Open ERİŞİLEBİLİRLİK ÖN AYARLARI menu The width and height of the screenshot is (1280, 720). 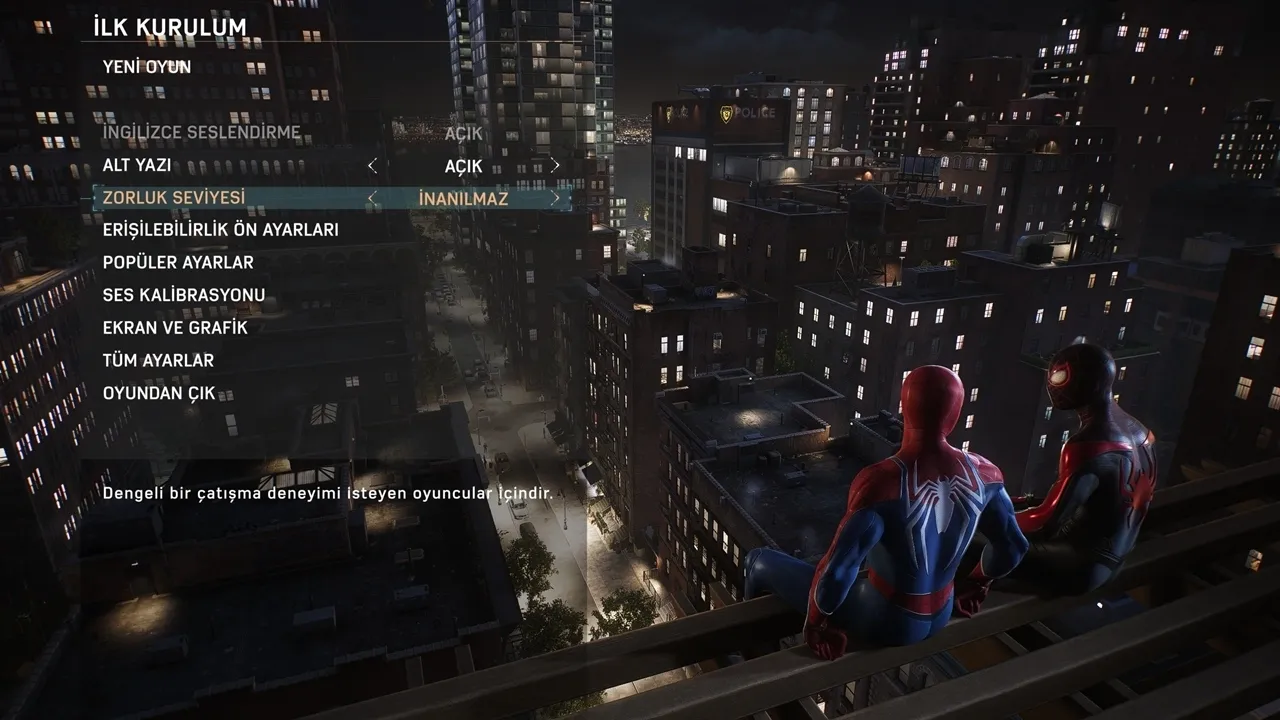point(220,230)
